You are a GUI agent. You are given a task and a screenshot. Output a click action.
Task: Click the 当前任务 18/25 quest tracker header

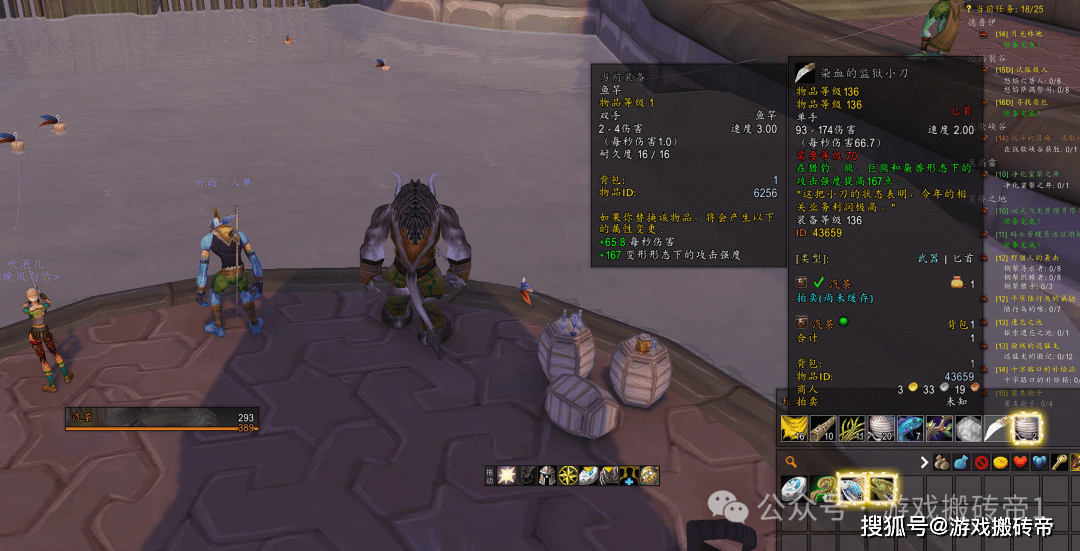[x=1008, y=8]
